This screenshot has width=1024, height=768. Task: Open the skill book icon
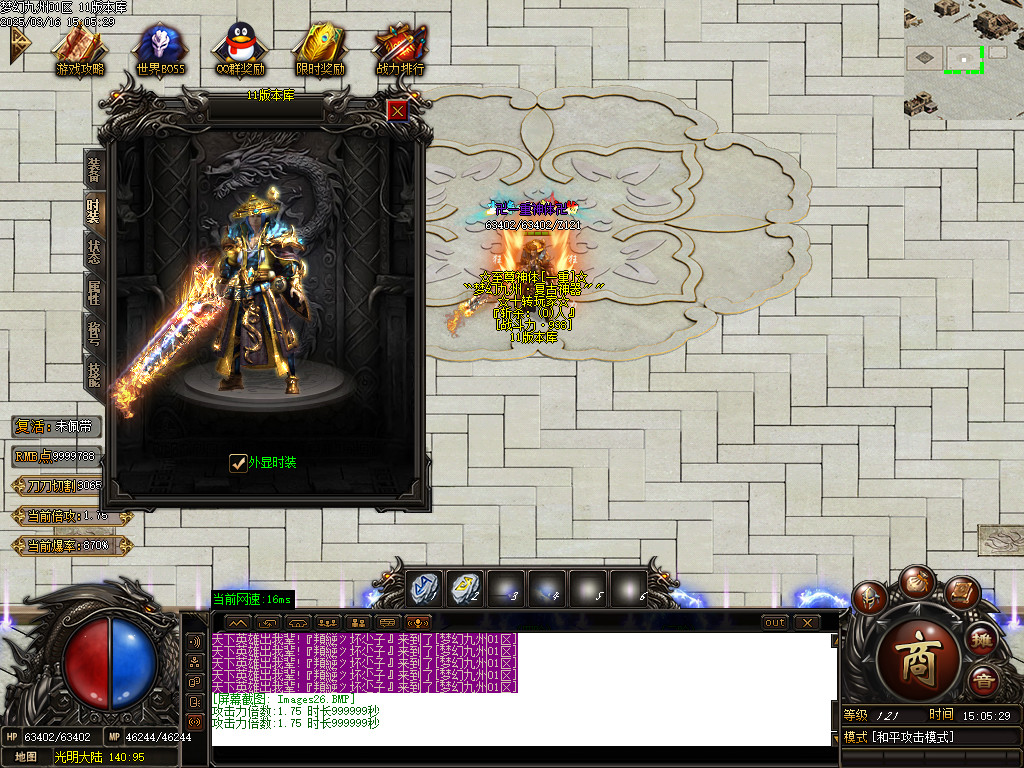960,594
